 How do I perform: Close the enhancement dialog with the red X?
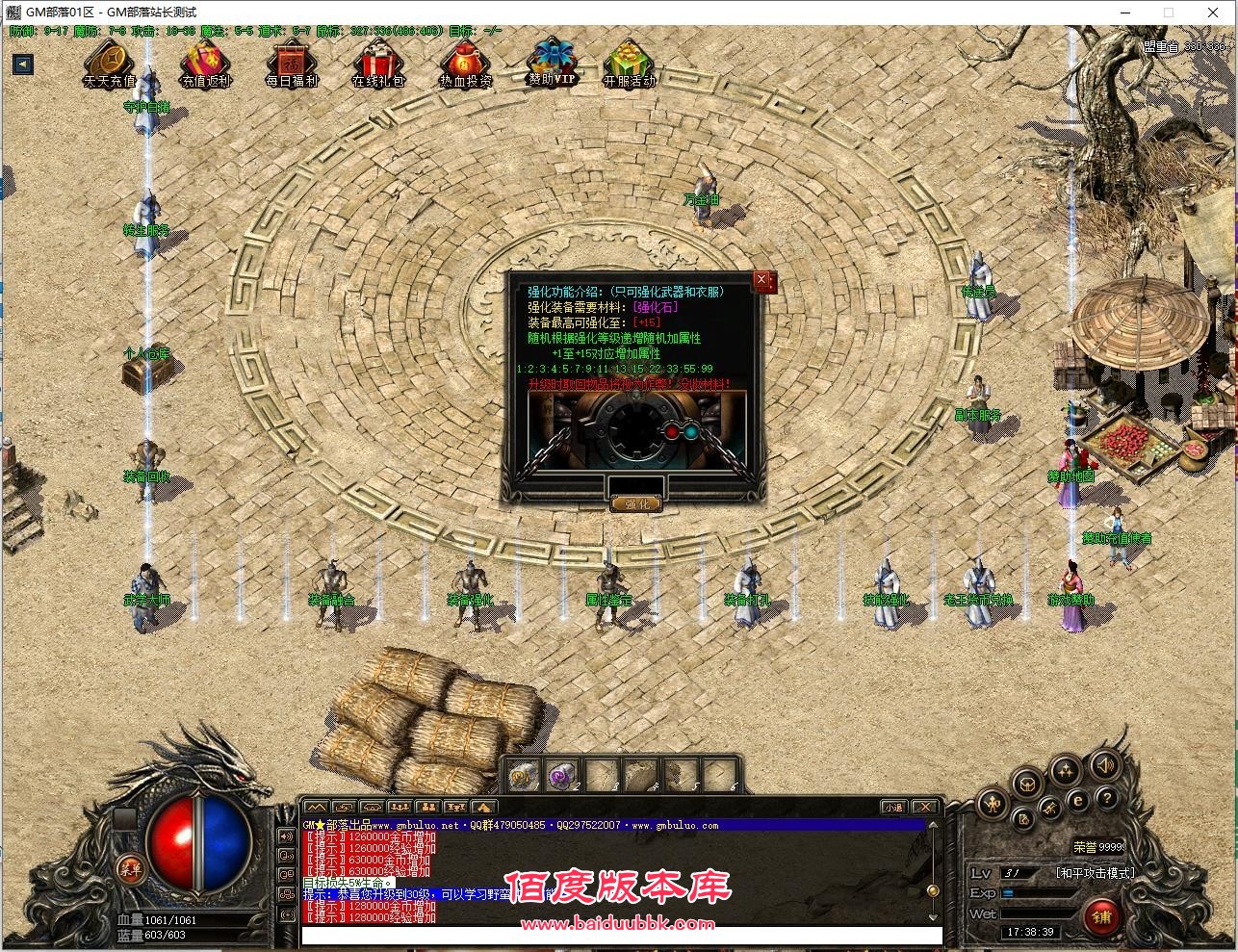coord(763,281)
